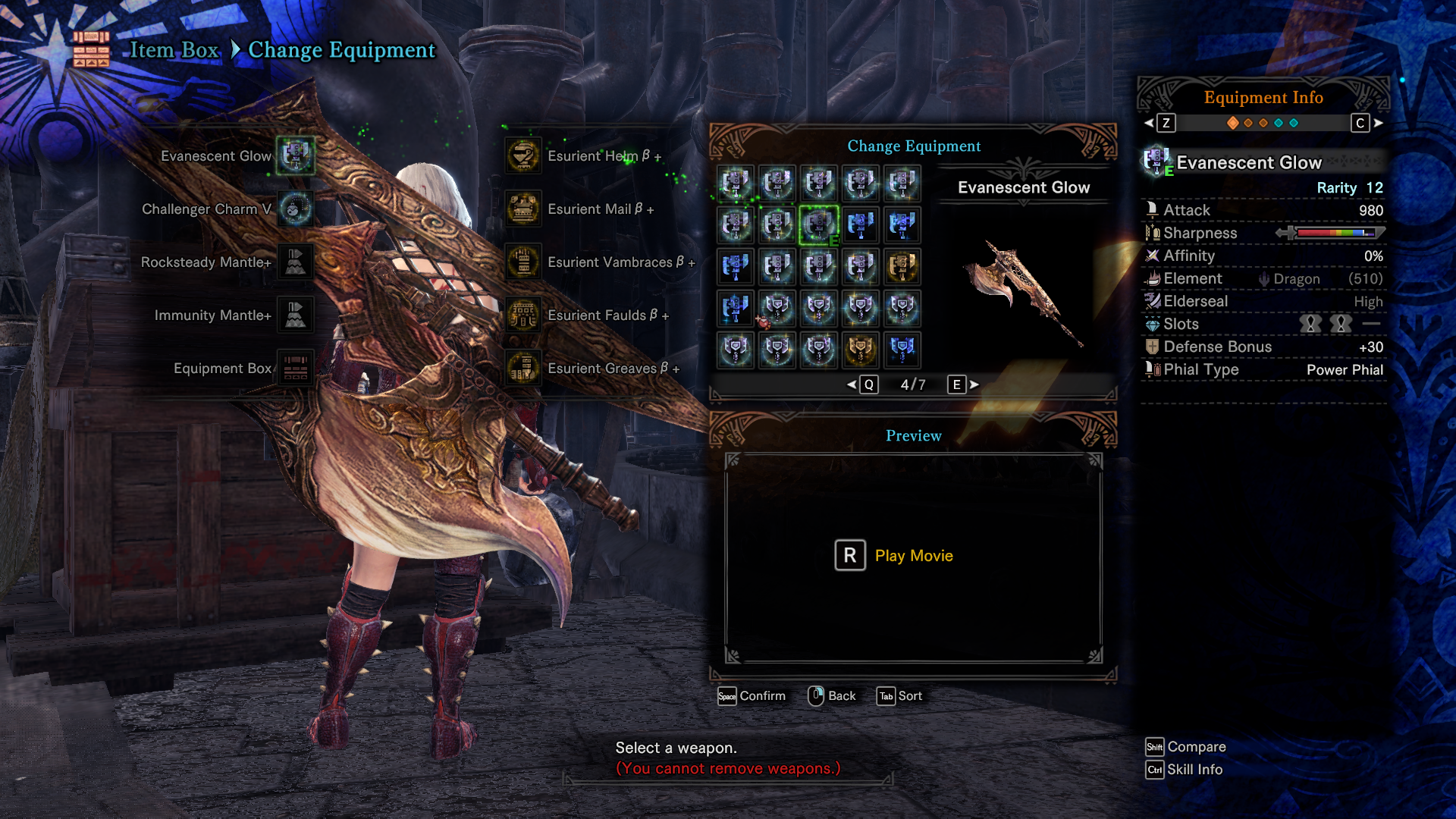Compare the selected weapon
The image size is (1456, 819).
point(1185,747)
